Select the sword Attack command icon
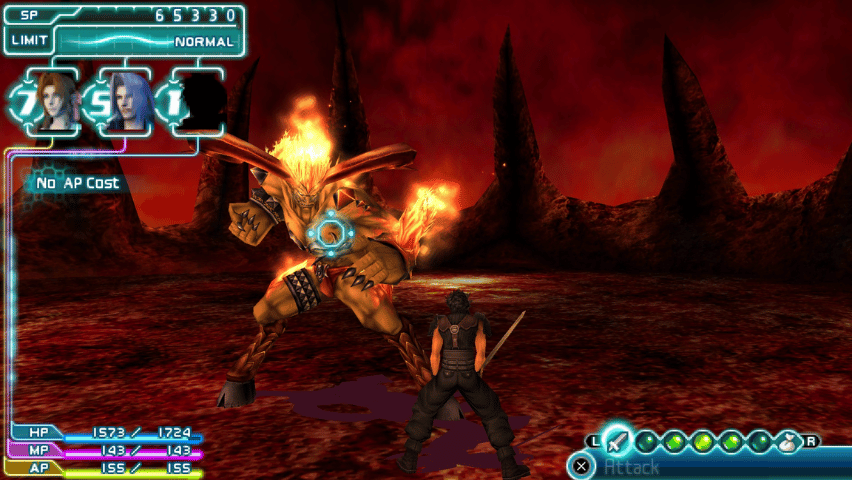 pyautogui.click(x=617, y=441)
